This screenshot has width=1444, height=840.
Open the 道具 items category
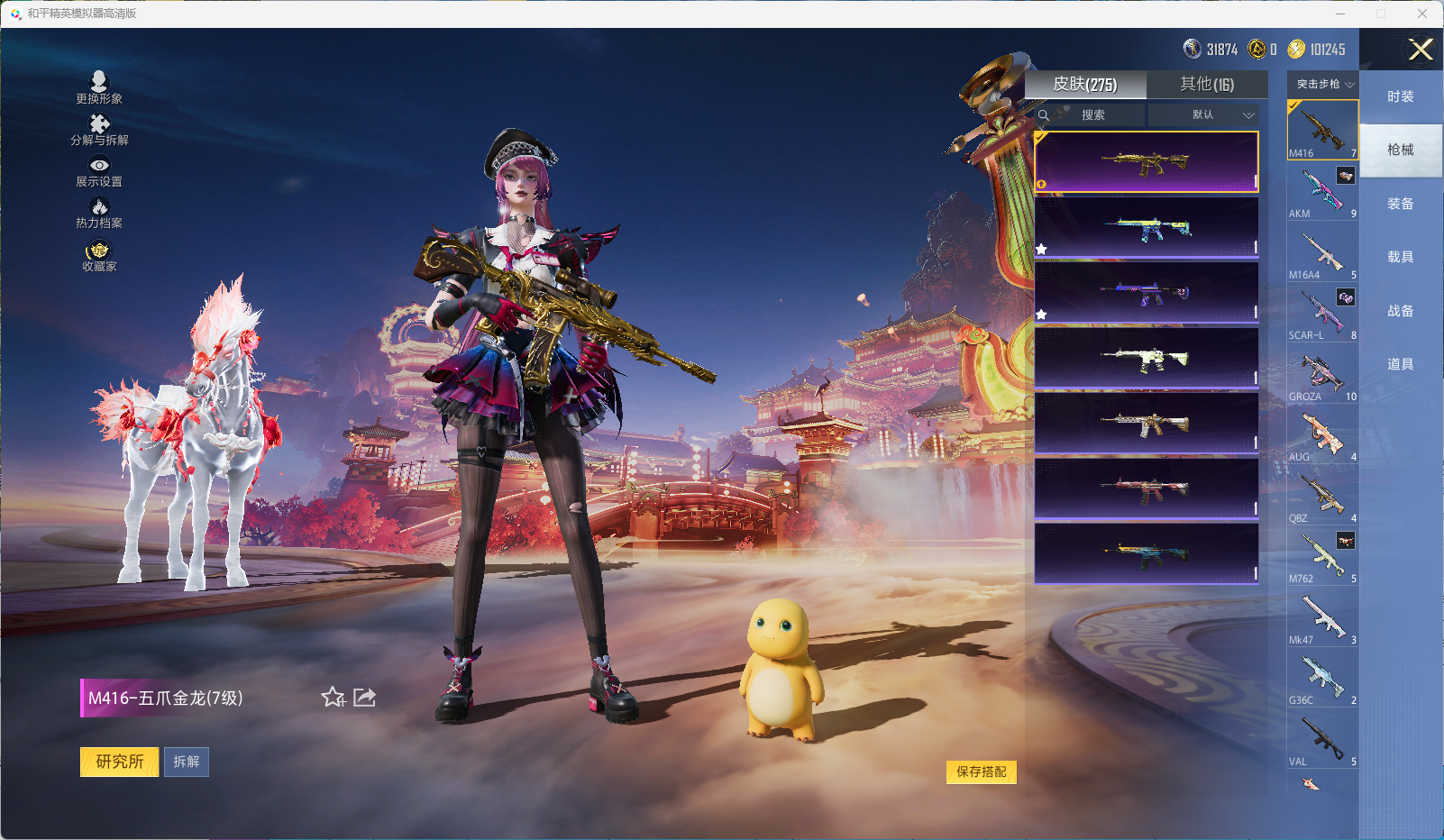[x=1400, y=364]
